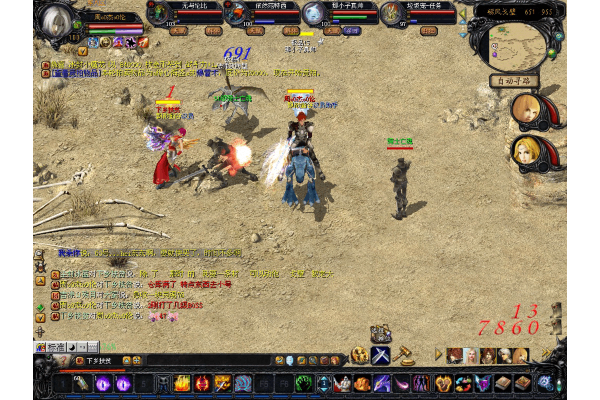Open the golden round emblem icon

360,355
